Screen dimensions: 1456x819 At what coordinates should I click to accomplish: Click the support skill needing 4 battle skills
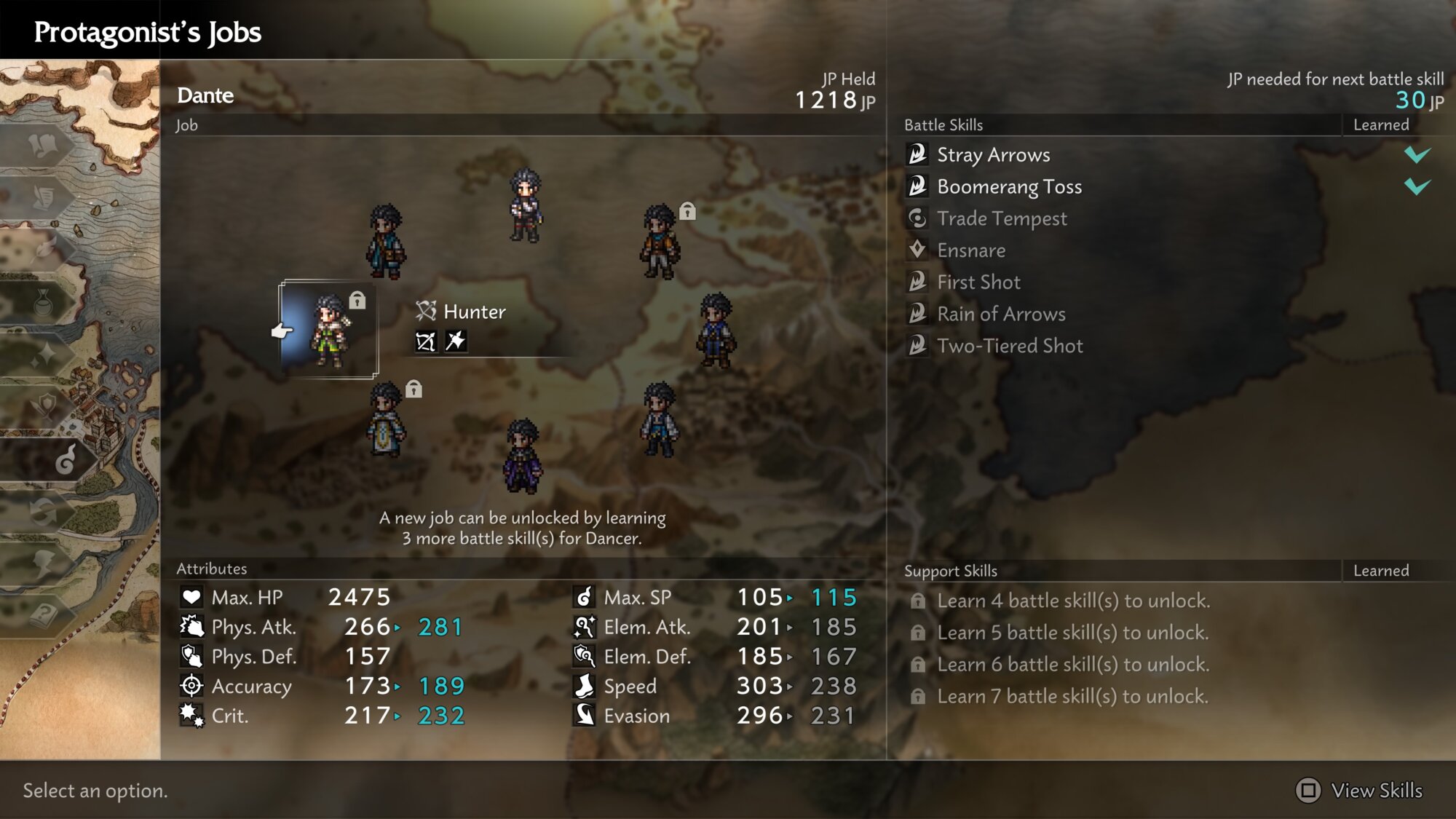click(1073, 601)
